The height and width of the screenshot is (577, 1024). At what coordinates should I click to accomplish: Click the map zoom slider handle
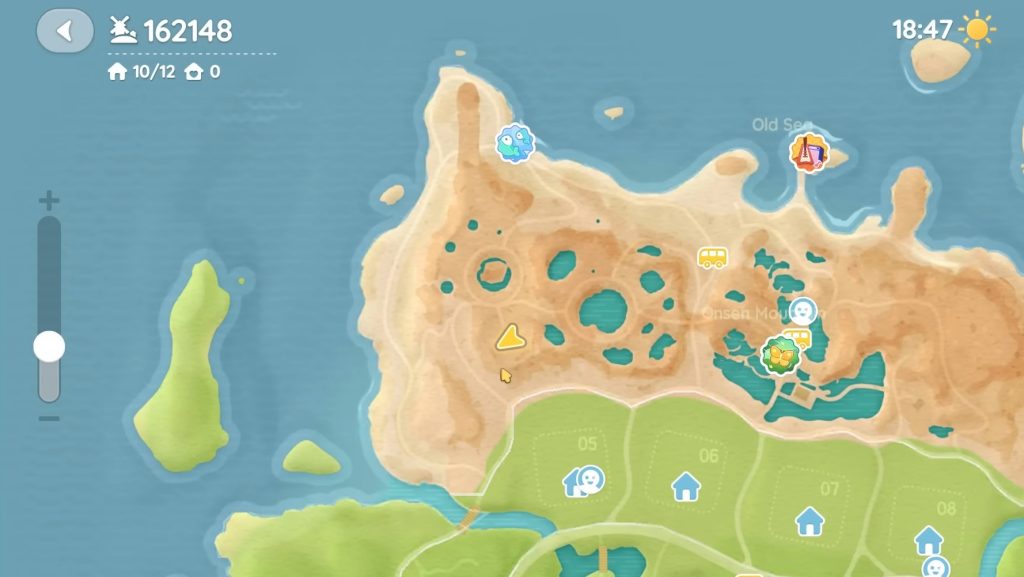tap(49, 347)
